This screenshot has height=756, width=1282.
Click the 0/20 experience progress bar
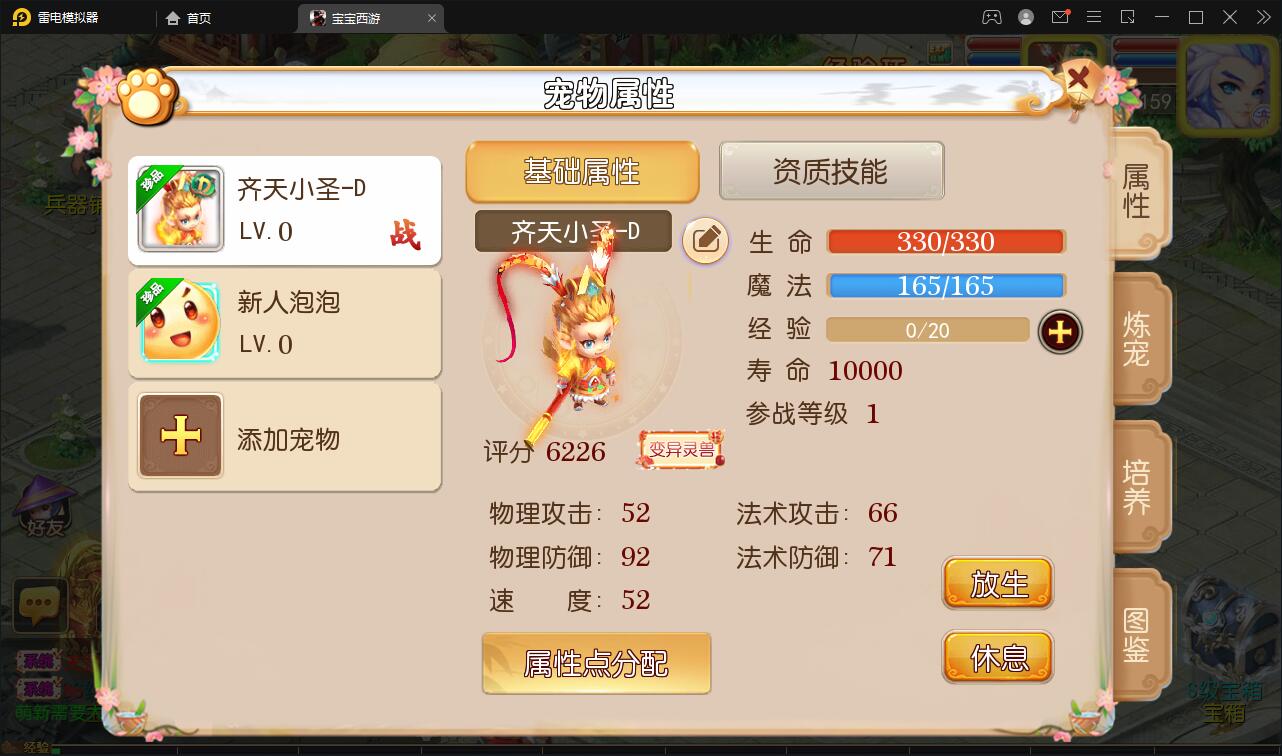[x=927, y=331]
